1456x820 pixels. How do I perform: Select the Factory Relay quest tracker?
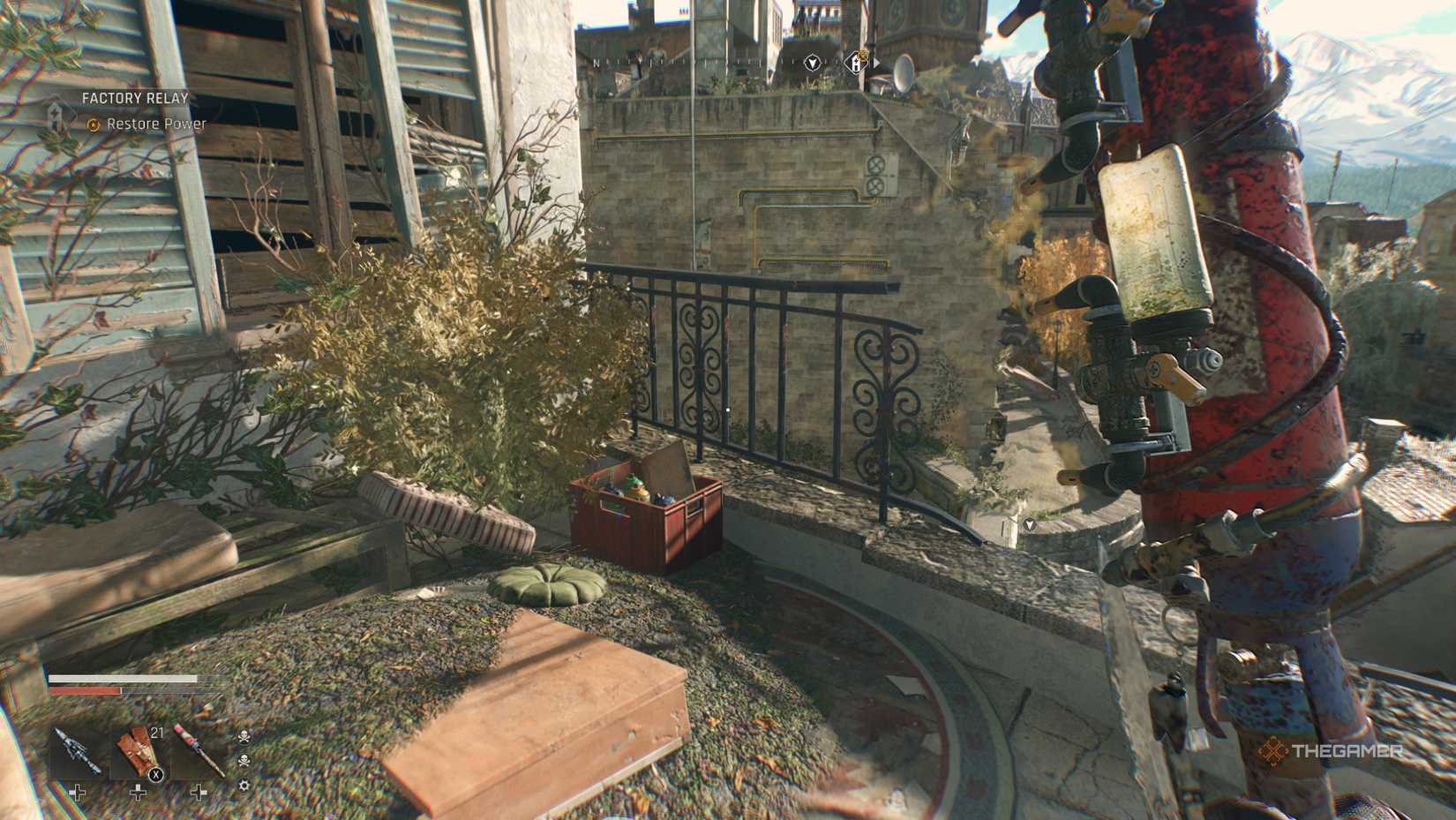pyautogui.click(x=135, y=98)
